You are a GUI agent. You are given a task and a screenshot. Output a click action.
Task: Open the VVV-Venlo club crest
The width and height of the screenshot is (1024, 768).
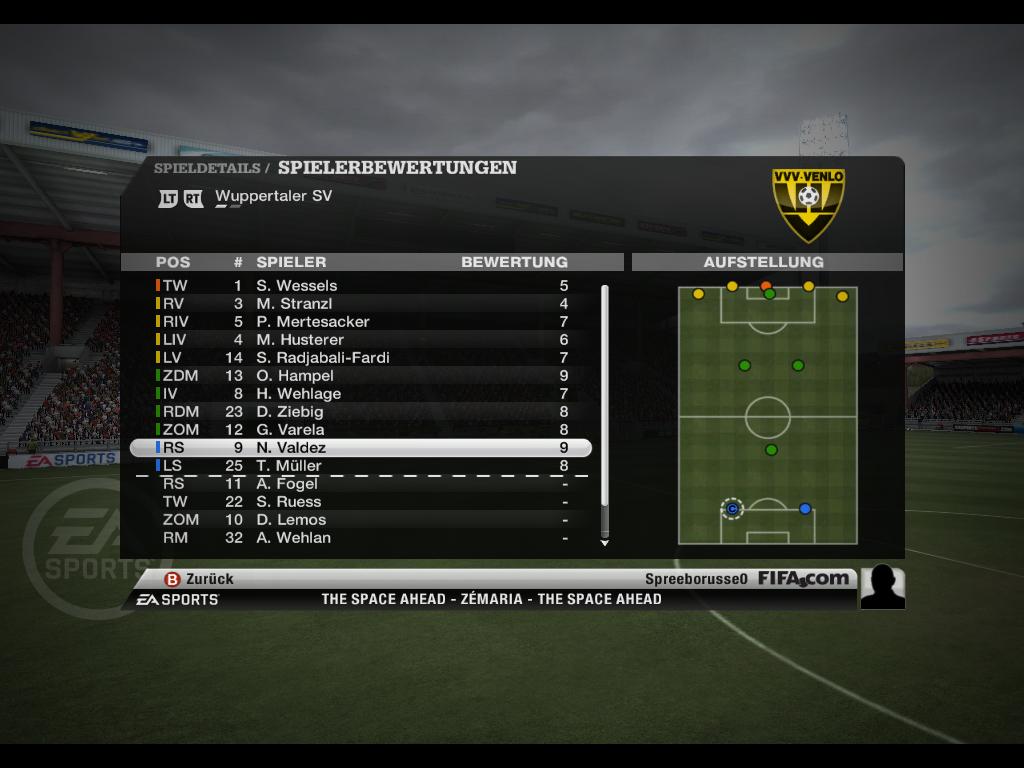(808, 203)
